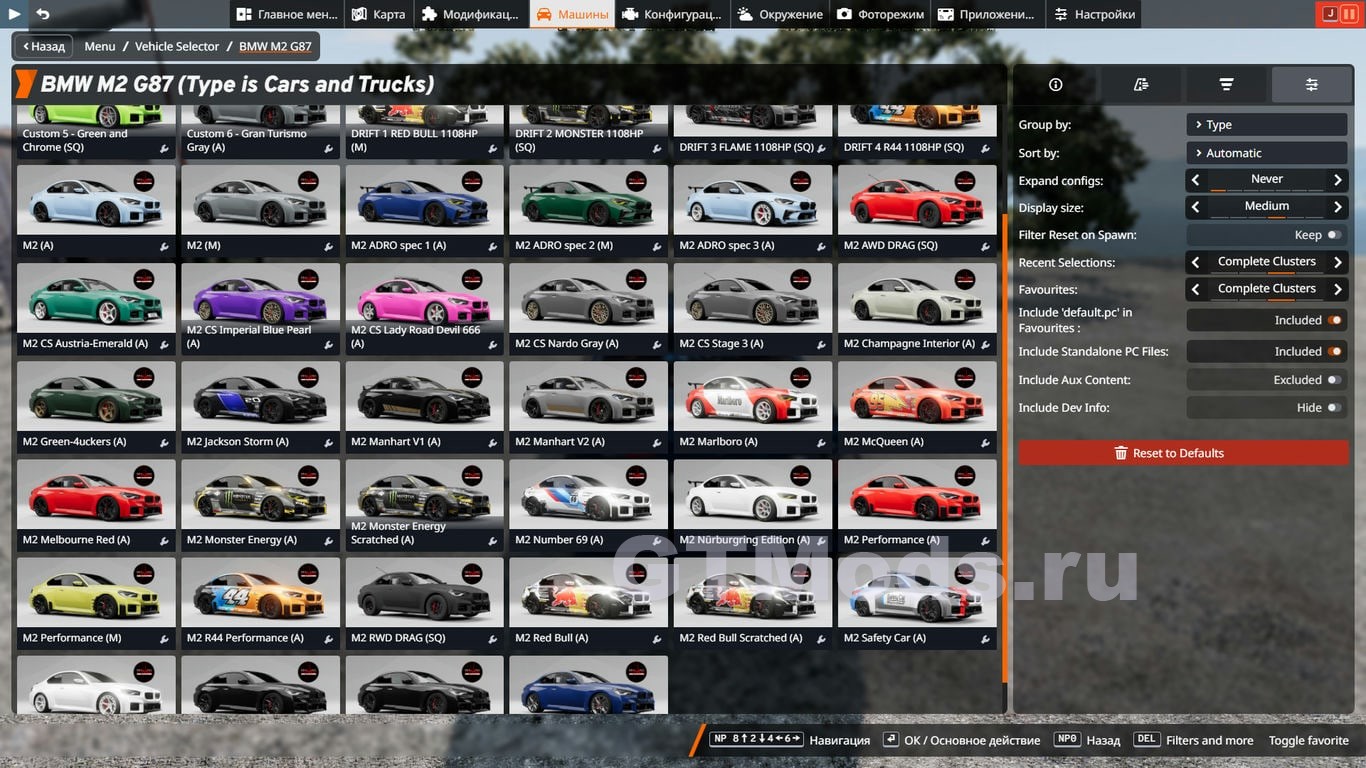The width and height of the screenshot is (1366, 768).
Task: Click Vehicle Selector in the breadcrumb
Action: tap(177, 46)
